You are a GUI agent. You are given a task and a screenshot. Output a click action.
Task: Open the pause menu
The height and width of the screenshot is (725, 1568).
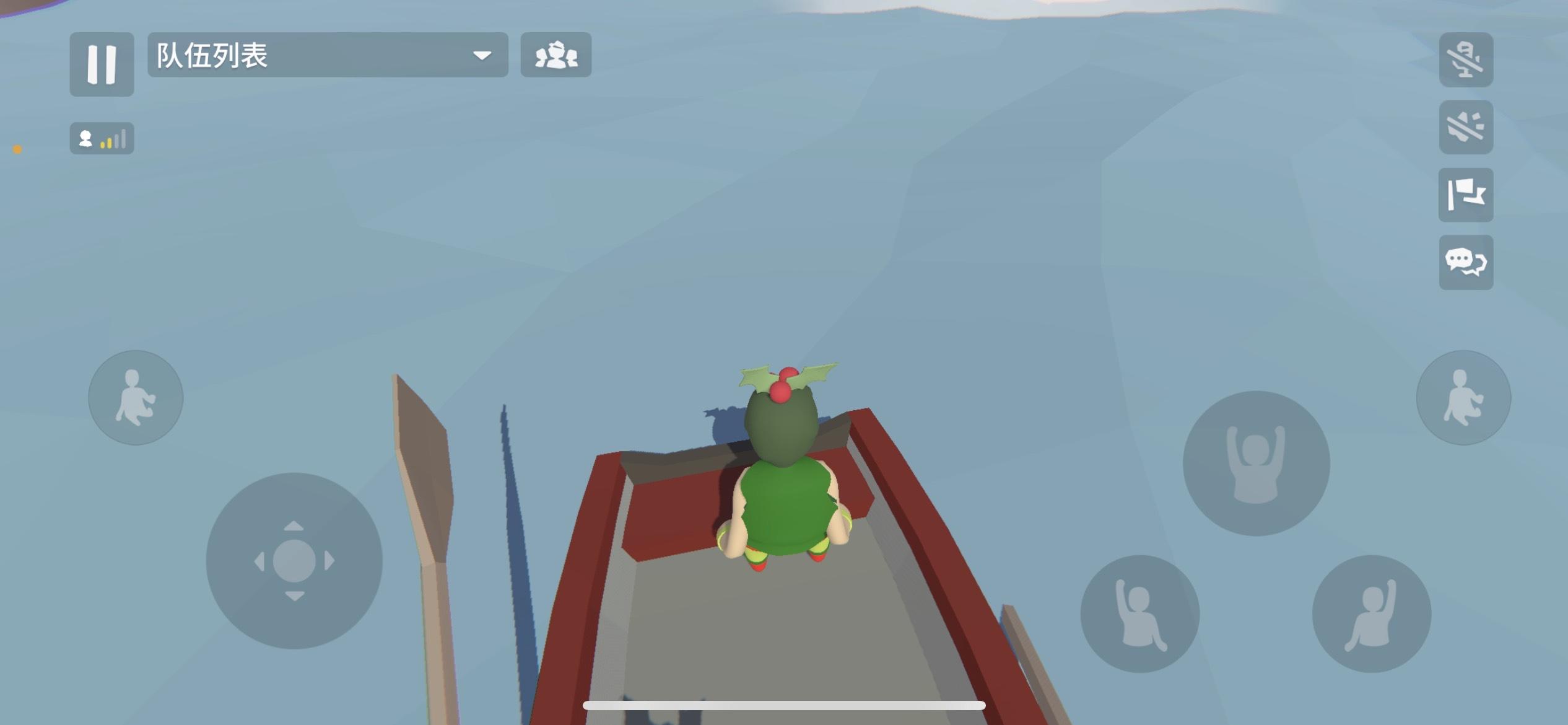tap(102, 64)
